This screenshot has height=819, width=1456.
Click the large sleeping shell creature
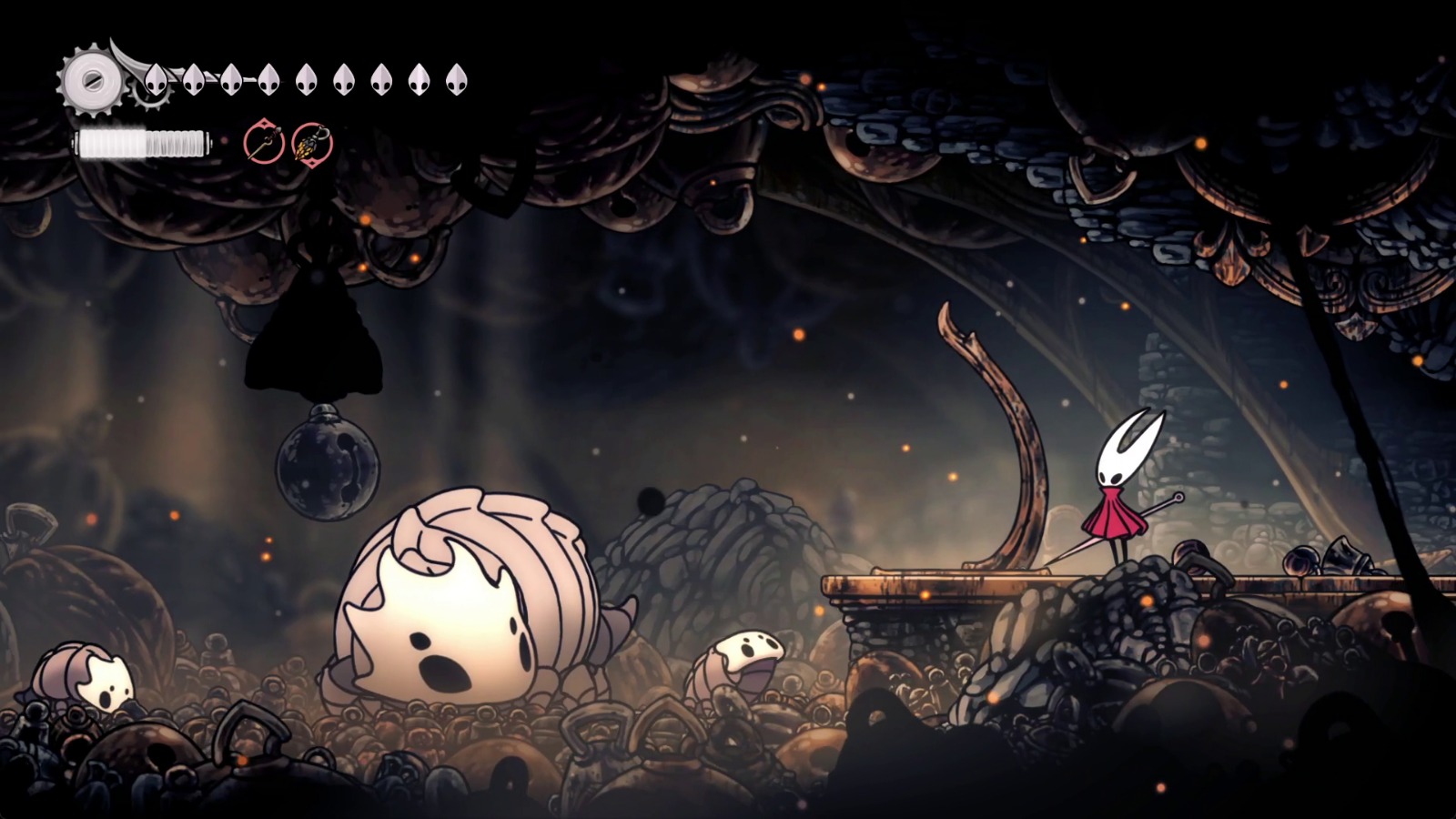[x=455, y=601]
